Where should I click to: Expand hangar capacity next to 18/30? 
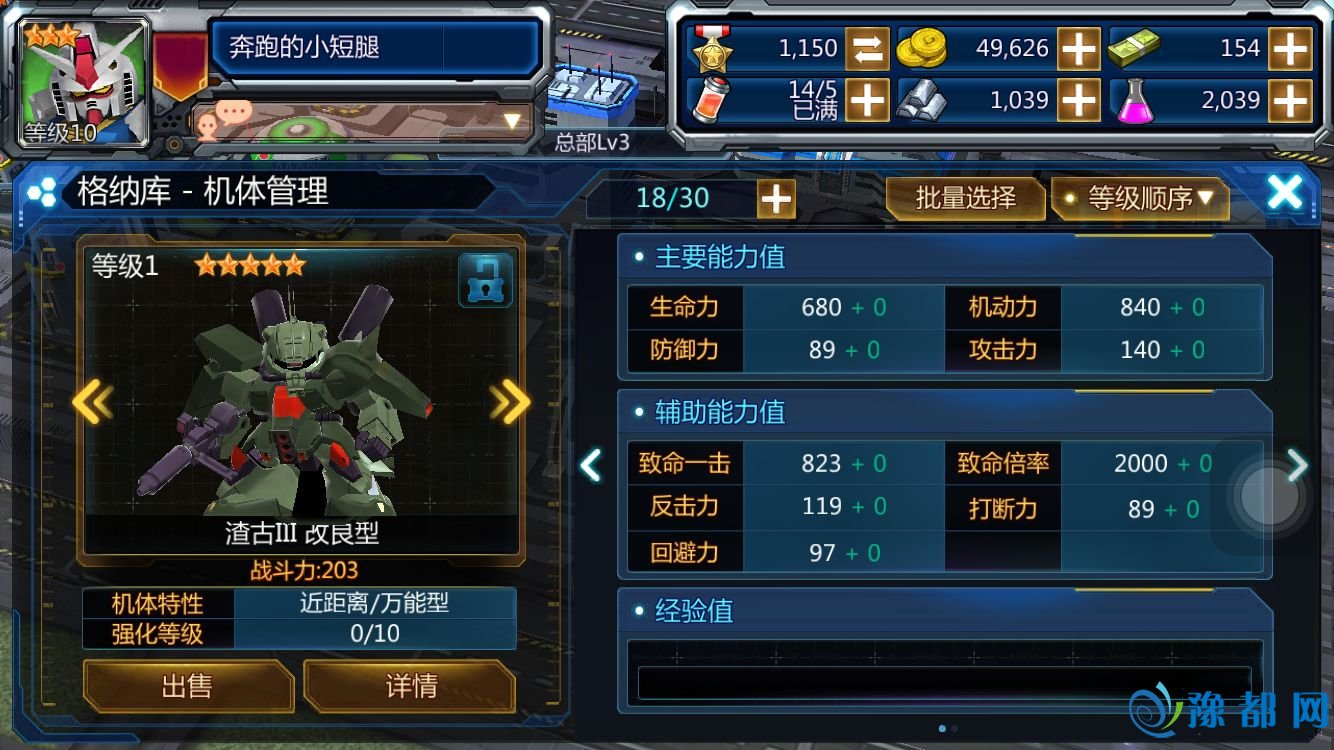tap(776, 199)
